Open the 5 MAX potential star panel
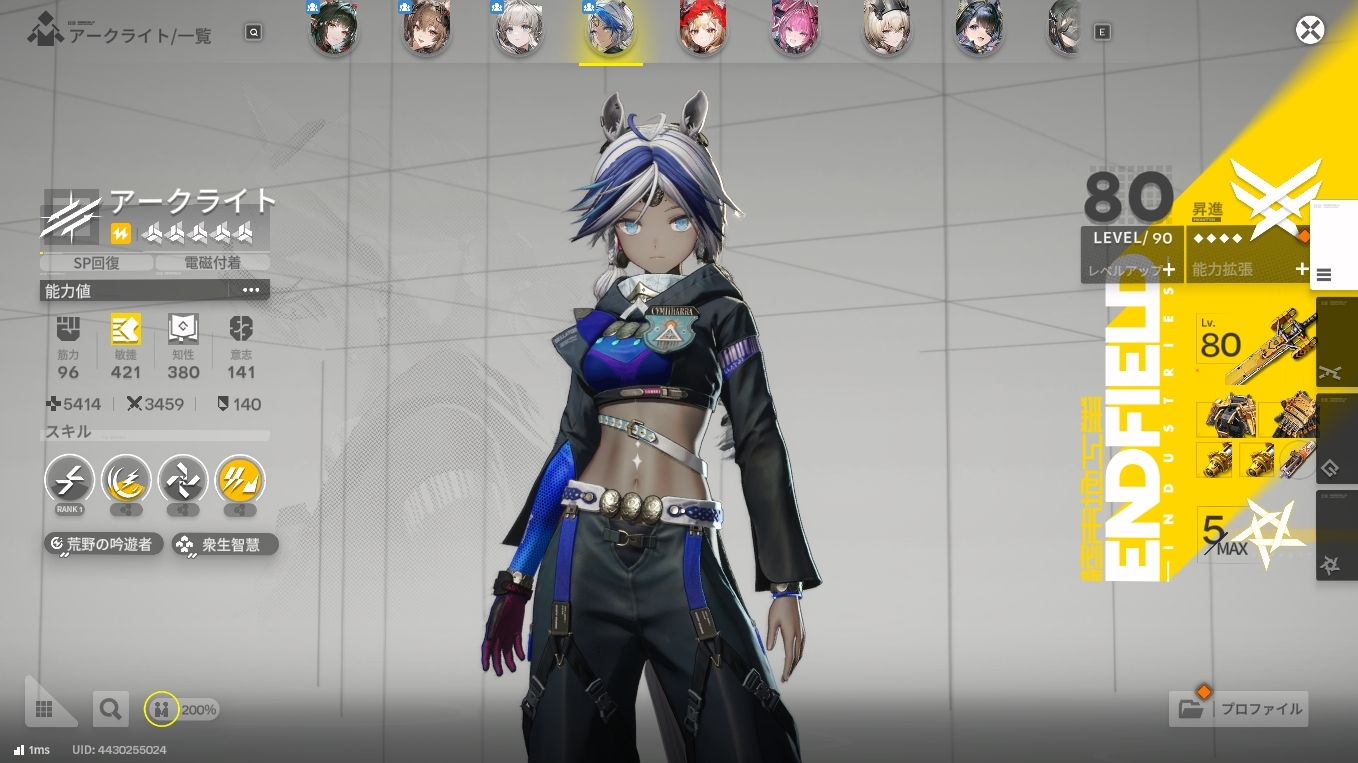 [1252, 534]
